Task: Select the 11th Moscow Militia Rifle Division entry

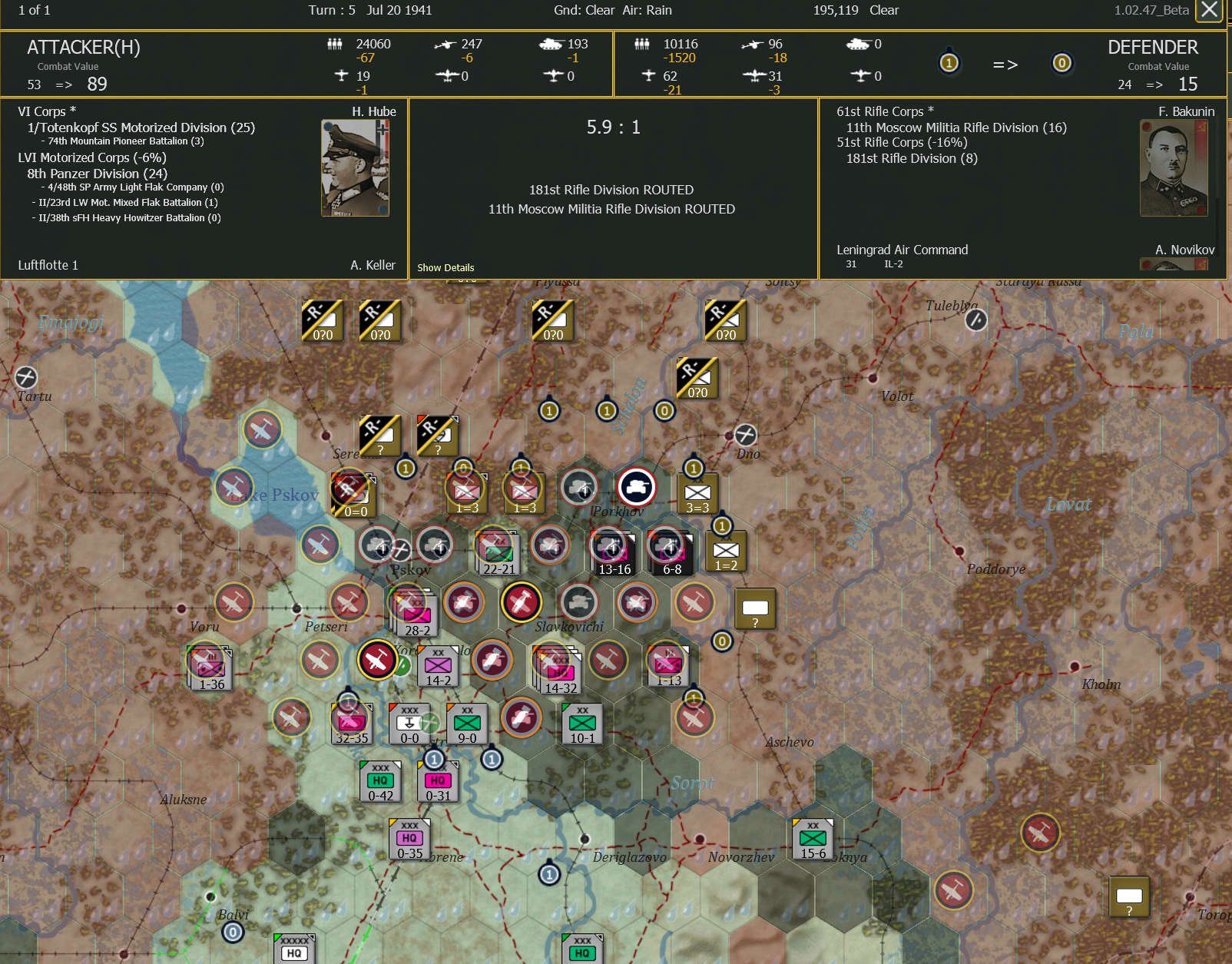Action: pos(955,128)
